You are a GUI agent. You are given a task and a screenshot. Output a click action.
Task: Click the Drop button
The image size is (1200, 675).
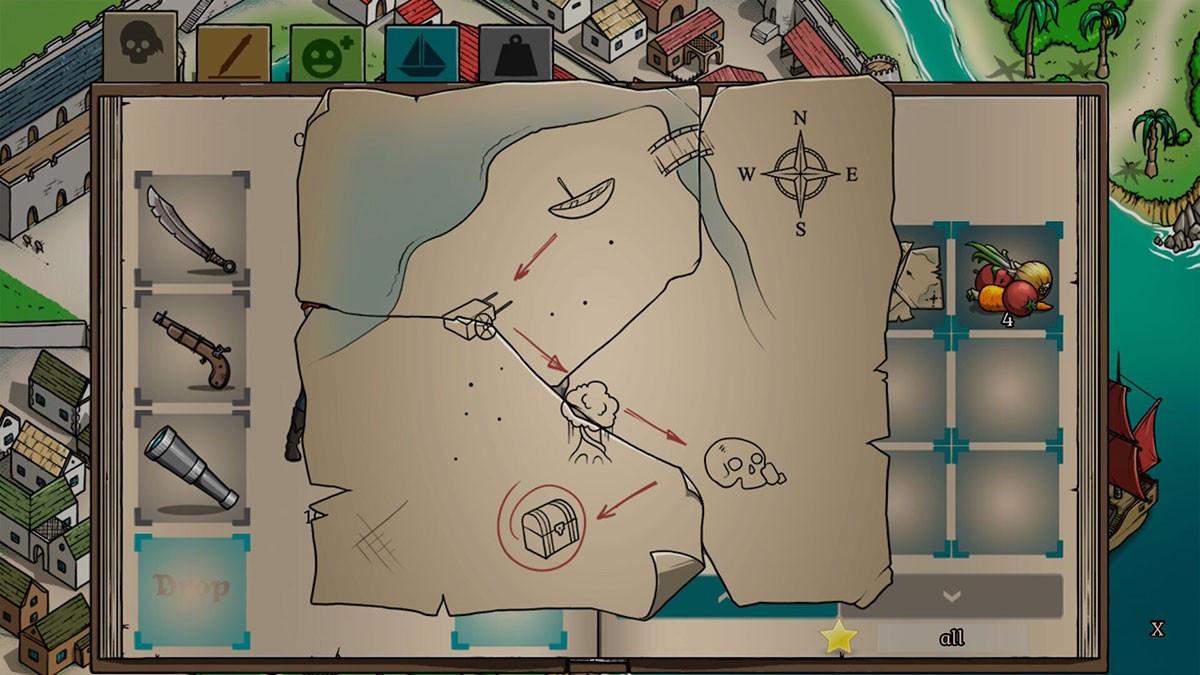[191, 587]
